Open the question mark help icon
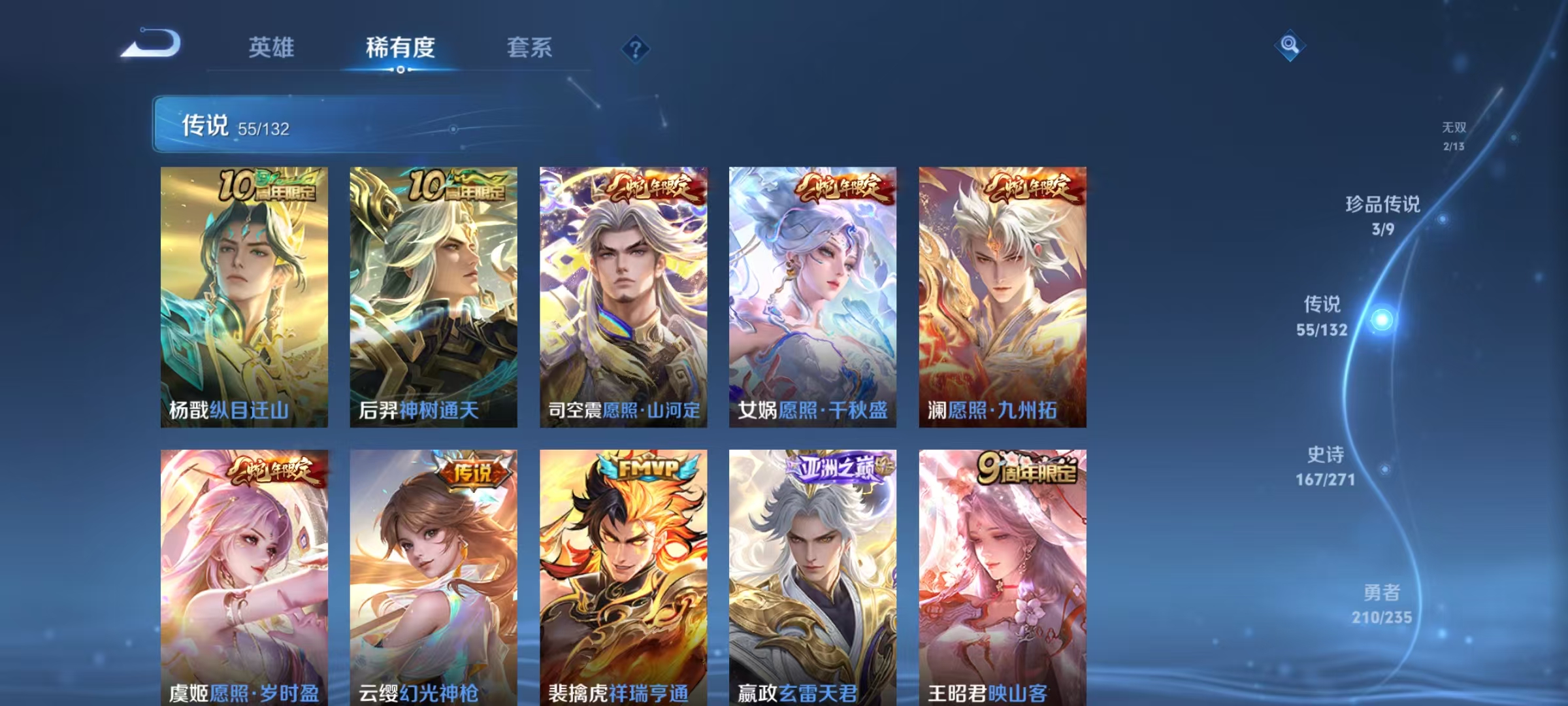The height and width of the screenshot is (706, 1568). point(637,50)
